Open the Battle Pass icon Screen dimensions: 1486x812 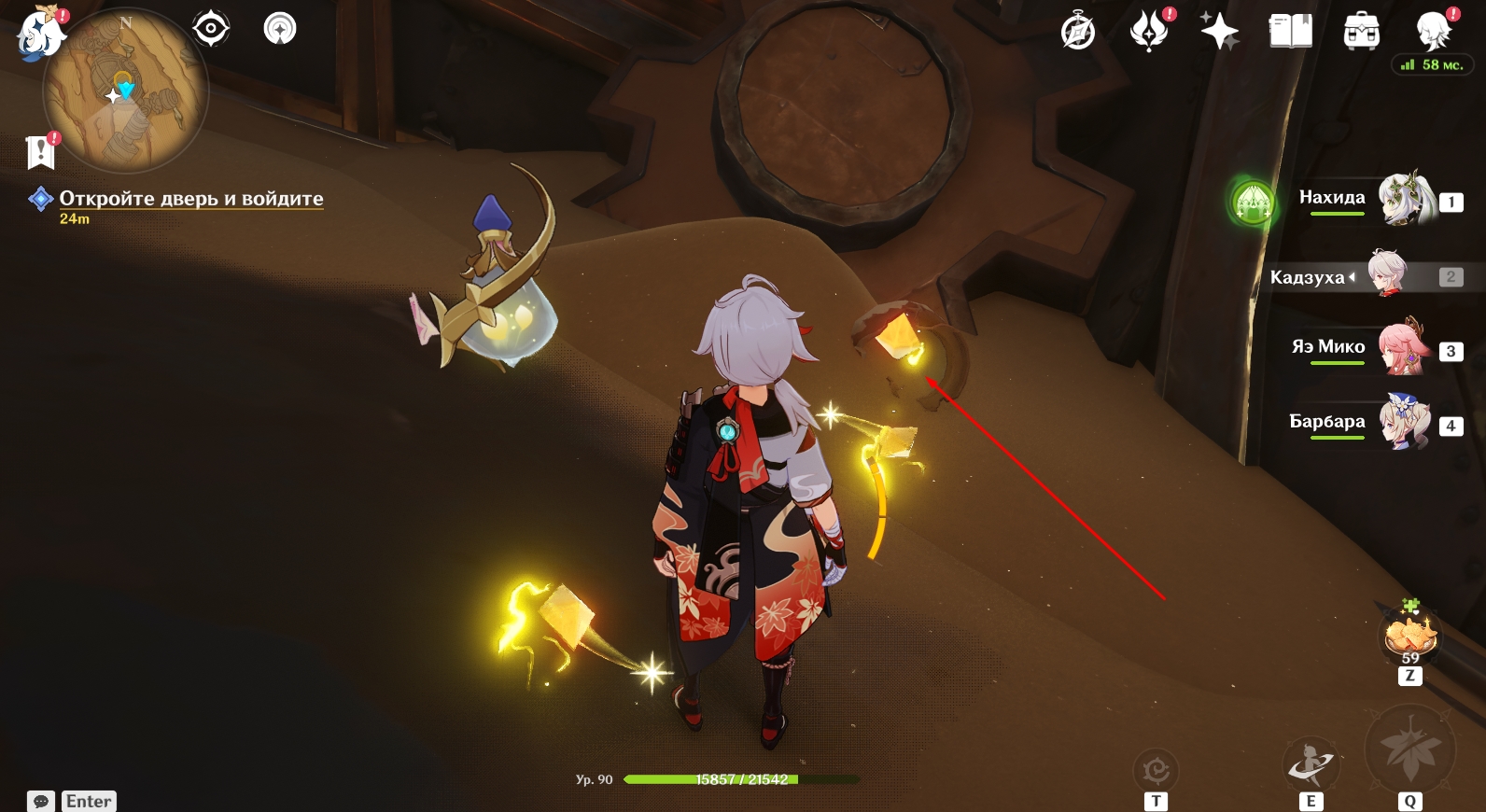1149,31
